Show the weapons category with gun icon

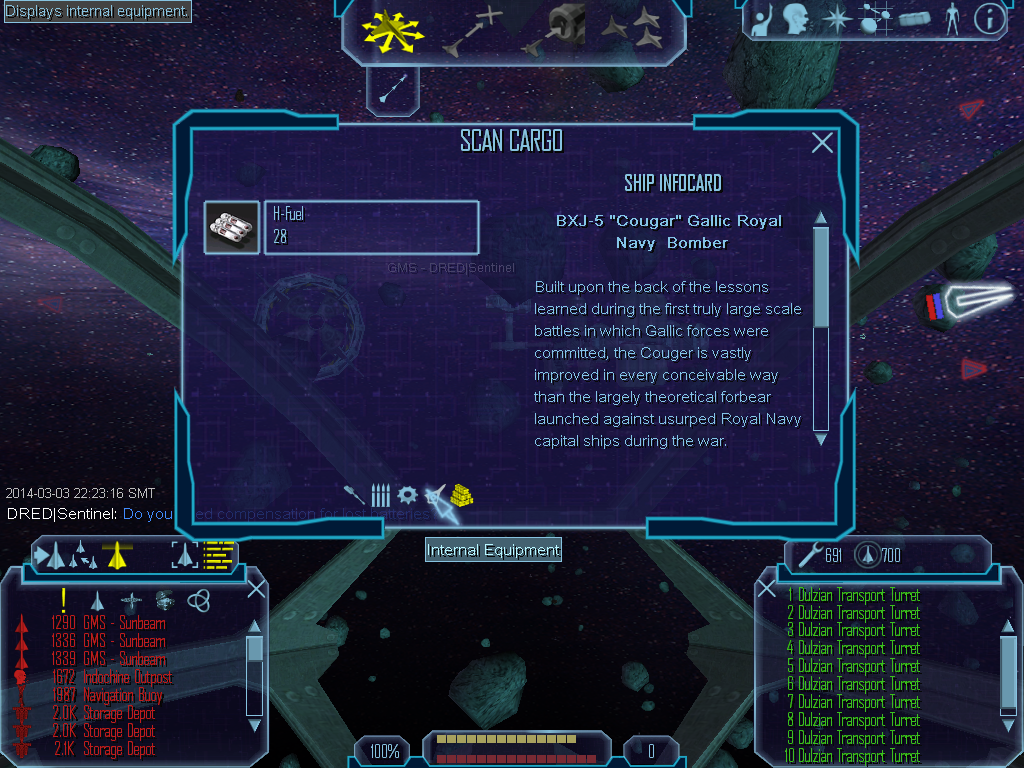pyautogui.click(x=354, y=494)
